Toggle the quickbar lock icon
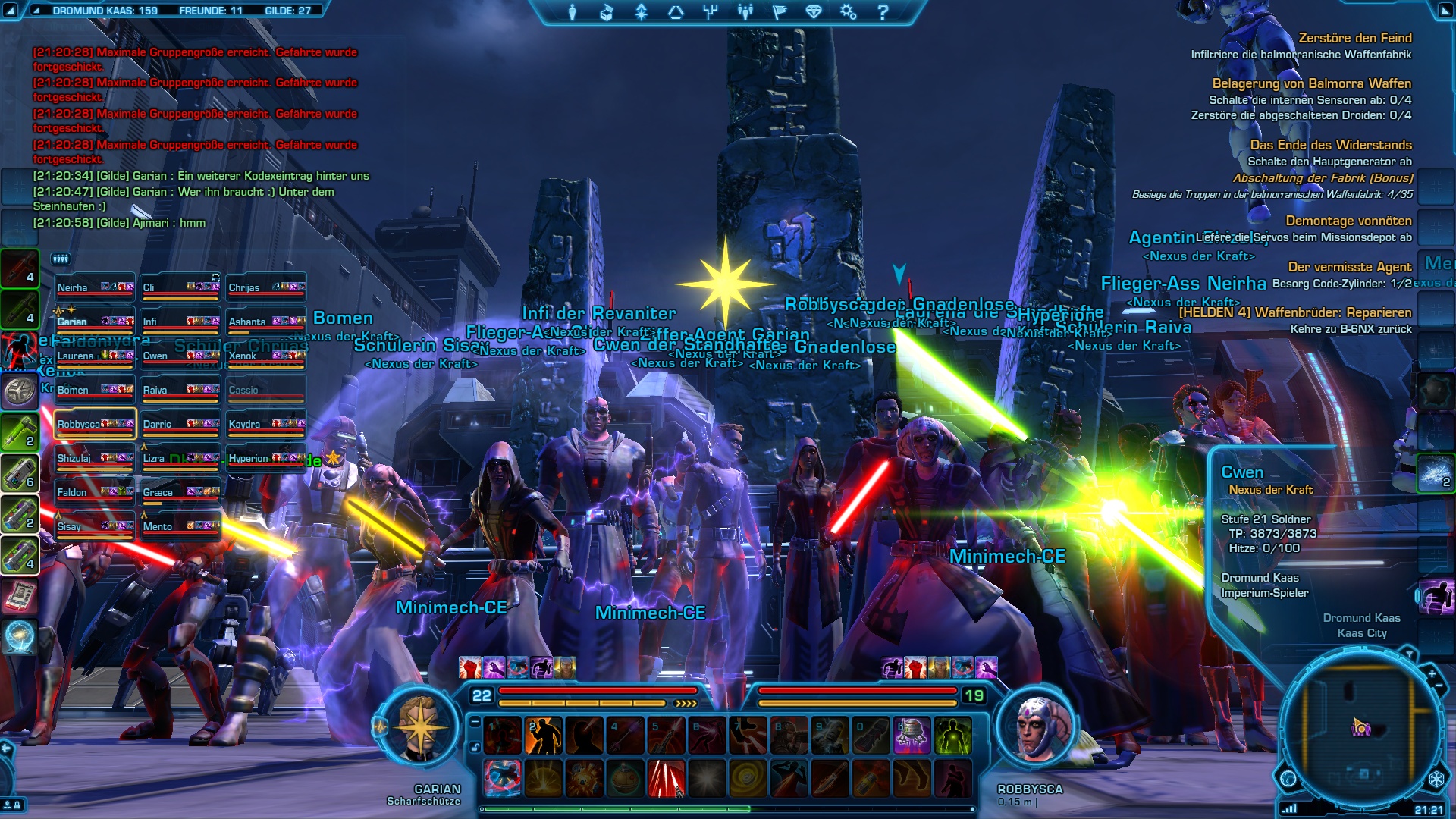The width and height of the screenshot is (1456, 819). [475, 747]
